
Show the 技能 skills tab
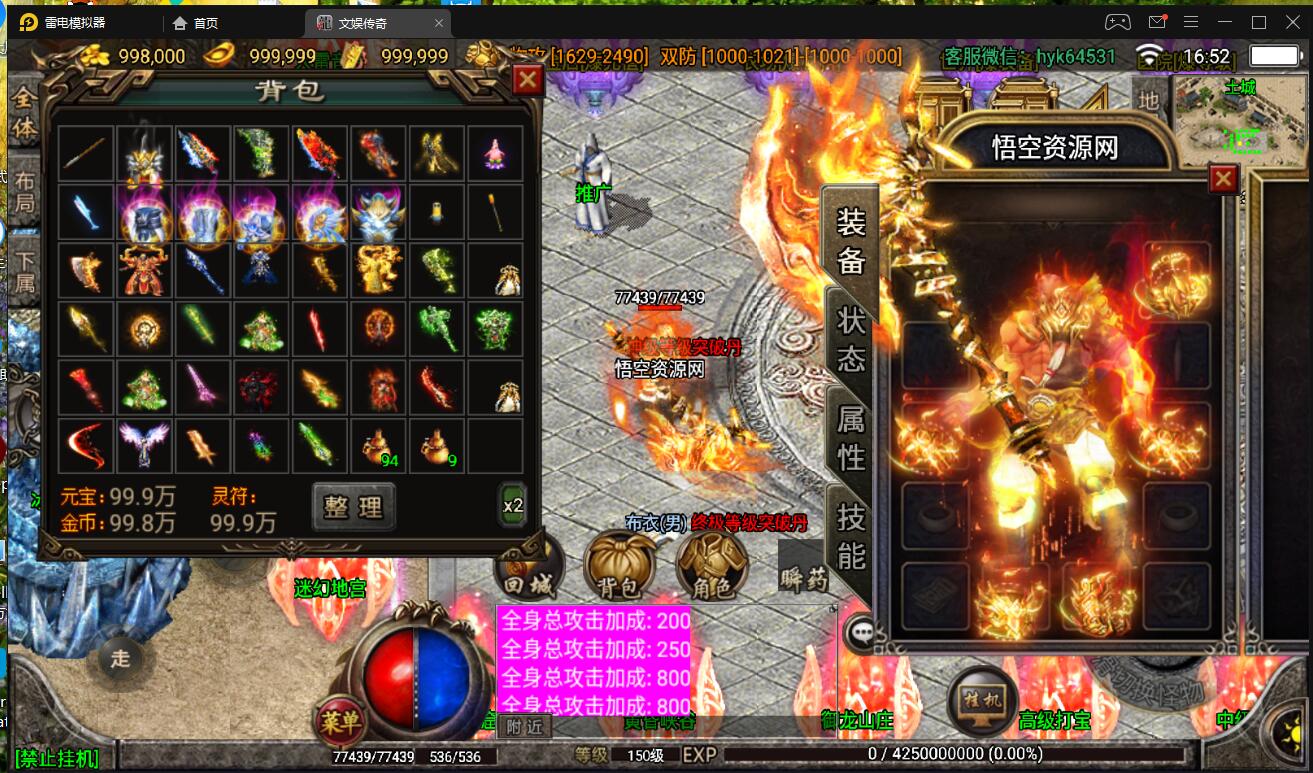(851, 536)
